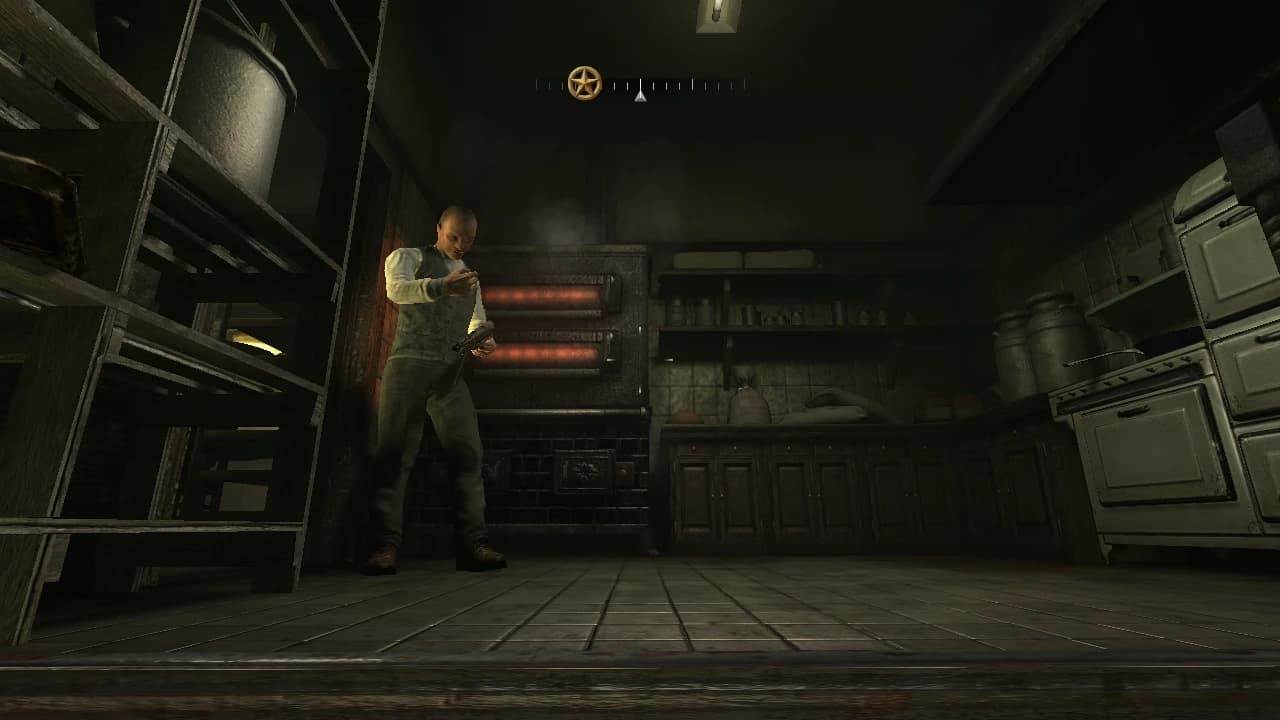The width and height of the screenshot is (1280, 720).
Task: Click the burlap sack on the counter
Action: point(747,400)
